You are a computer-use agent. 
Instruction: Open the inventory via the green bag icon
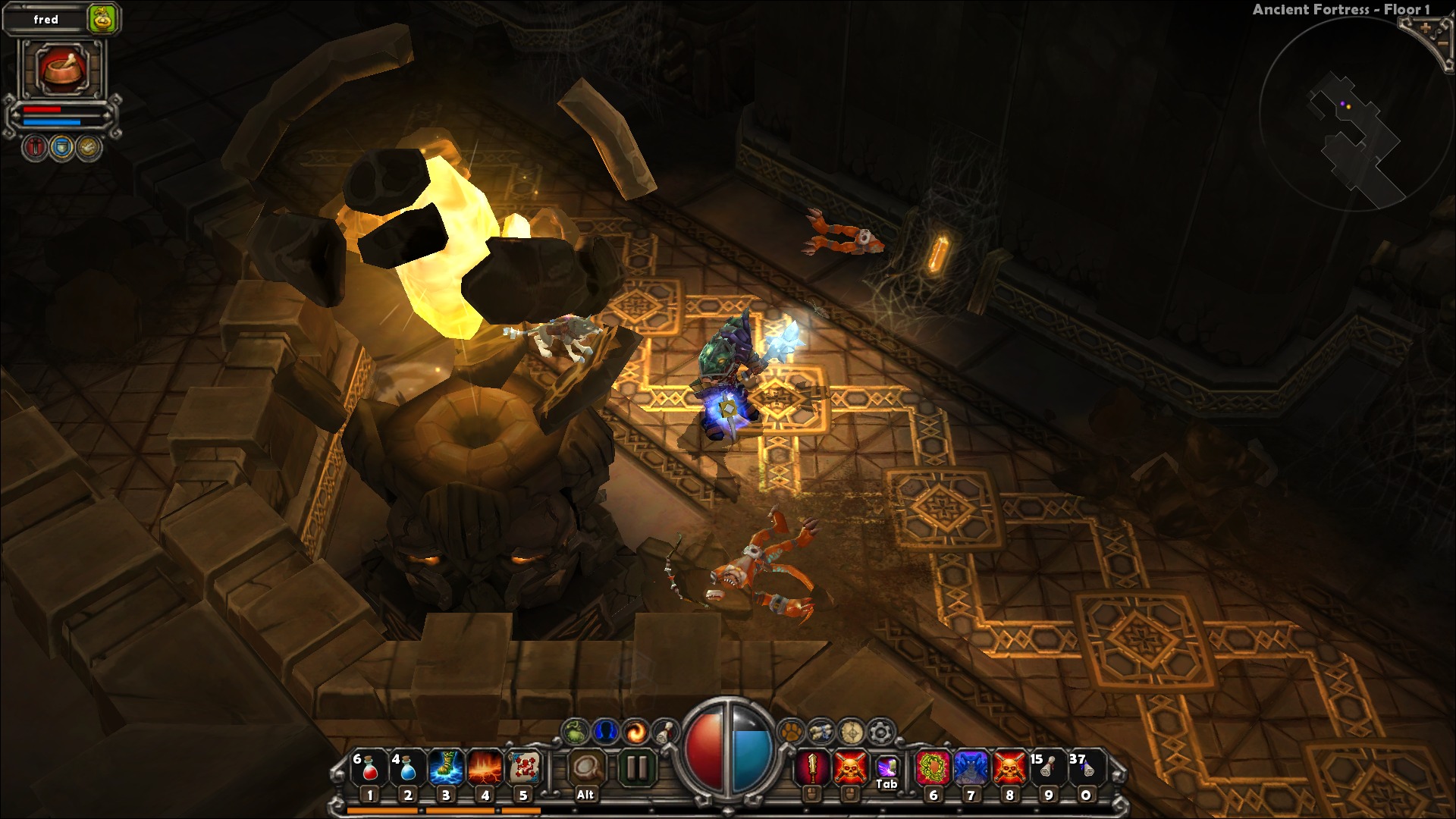(576, 732)
